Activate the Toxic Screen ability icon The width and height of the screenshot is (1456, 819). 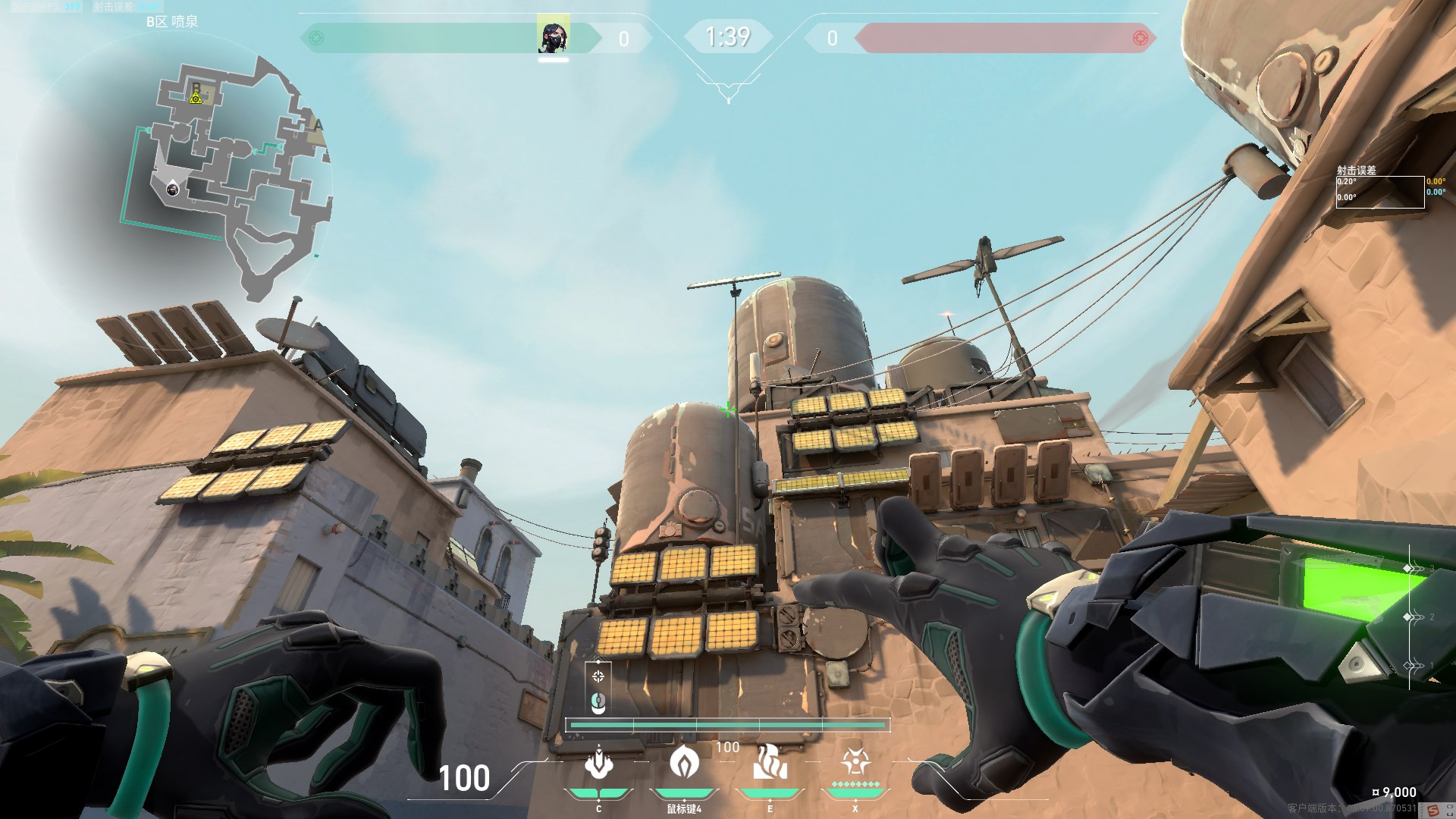click(770, 762)
